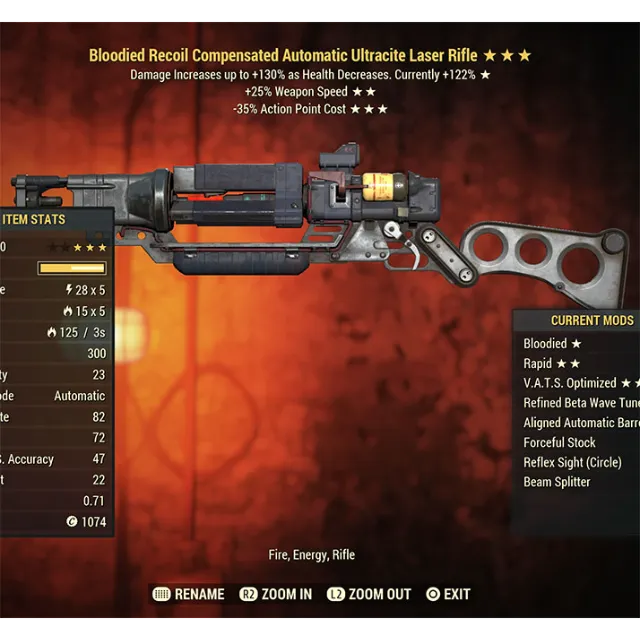640x640 pixels.
Task: Choose the Rename option
Action: [x=189, y=594]
